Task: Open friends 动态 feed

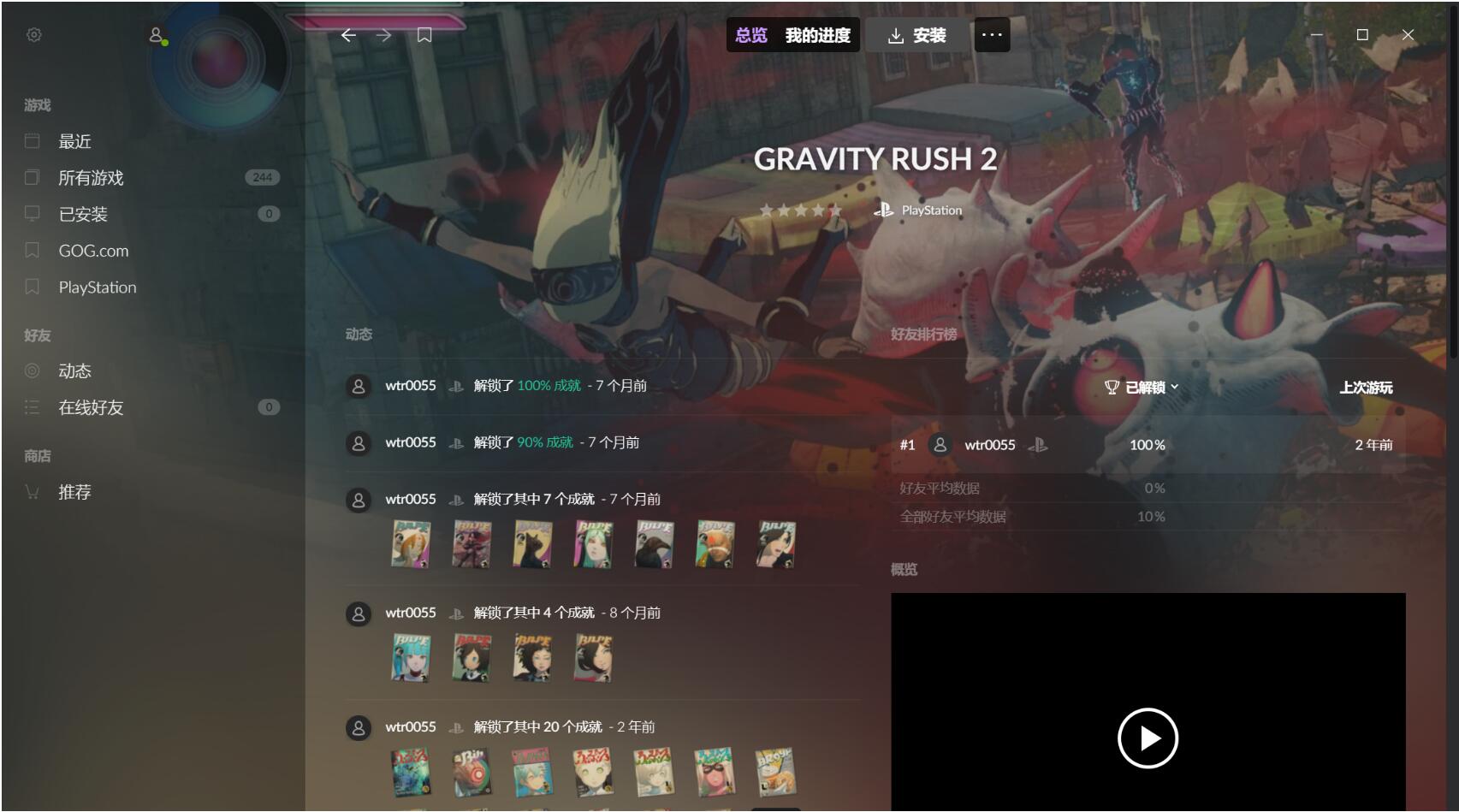Action: [74, 371]
